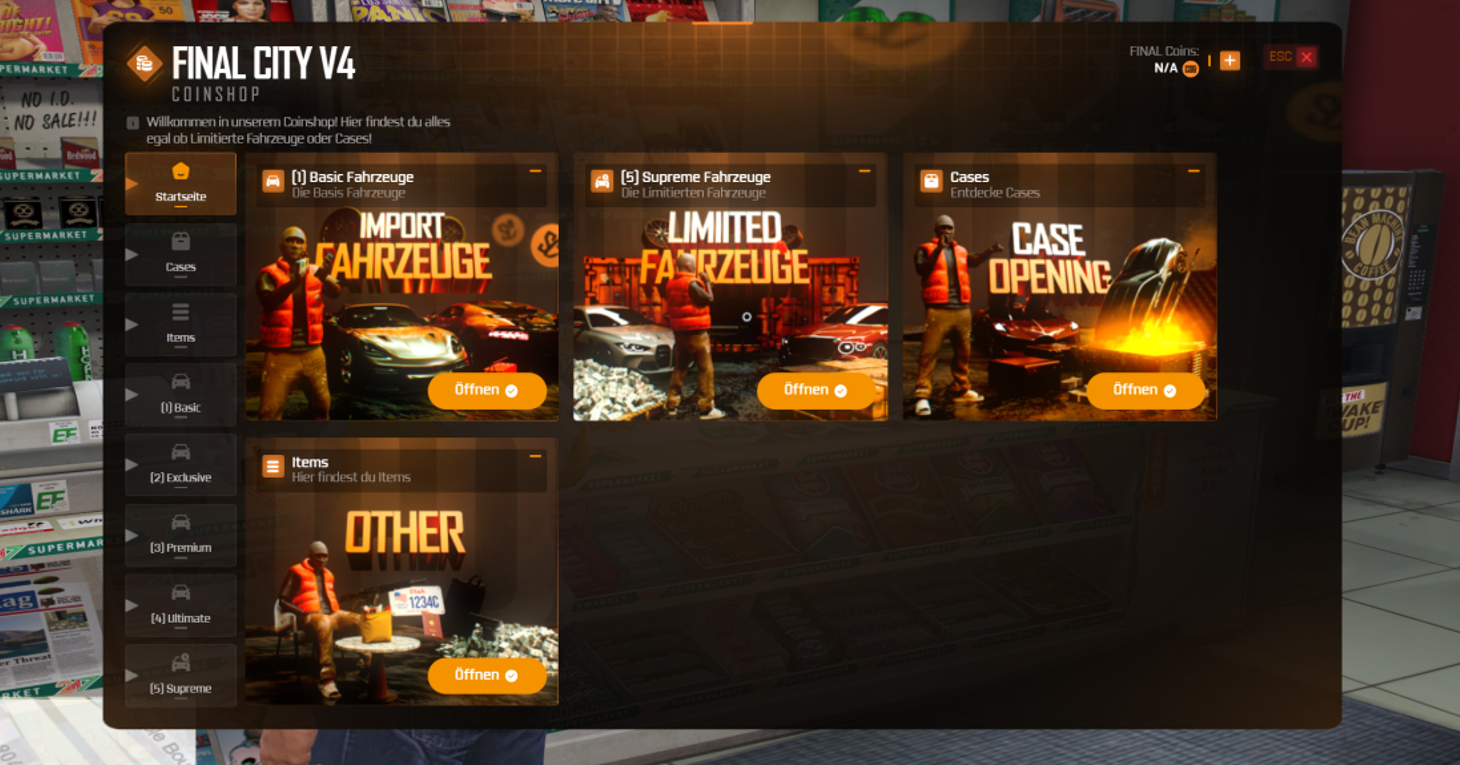Viewport: 1460px width, 765px height.
Task: Click the Items list icon in sidebar
Action: [181, 311]
